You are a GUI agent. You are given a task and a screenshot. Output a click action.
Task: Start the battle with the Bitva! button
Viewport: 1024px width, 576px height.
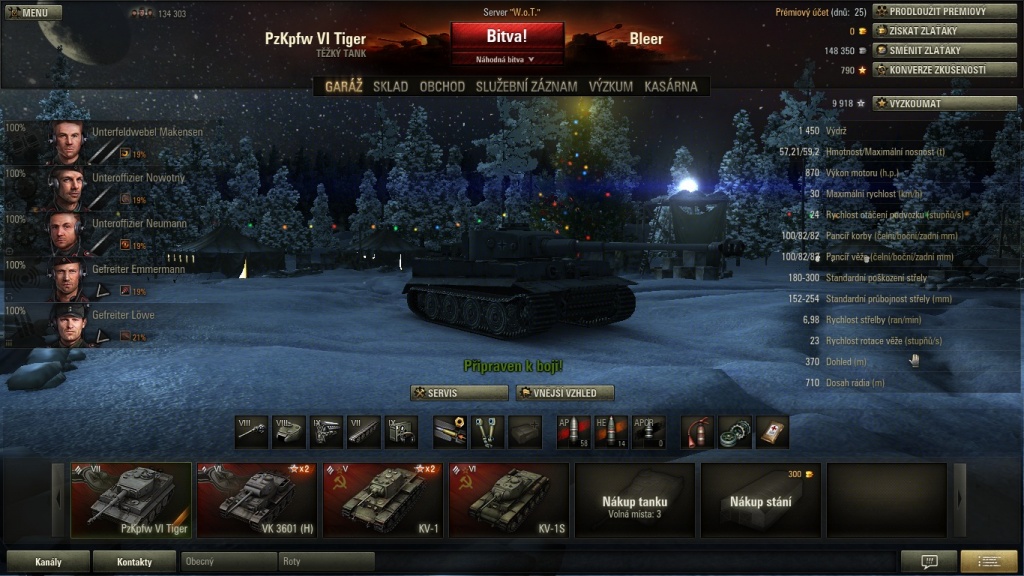point(506,37)
